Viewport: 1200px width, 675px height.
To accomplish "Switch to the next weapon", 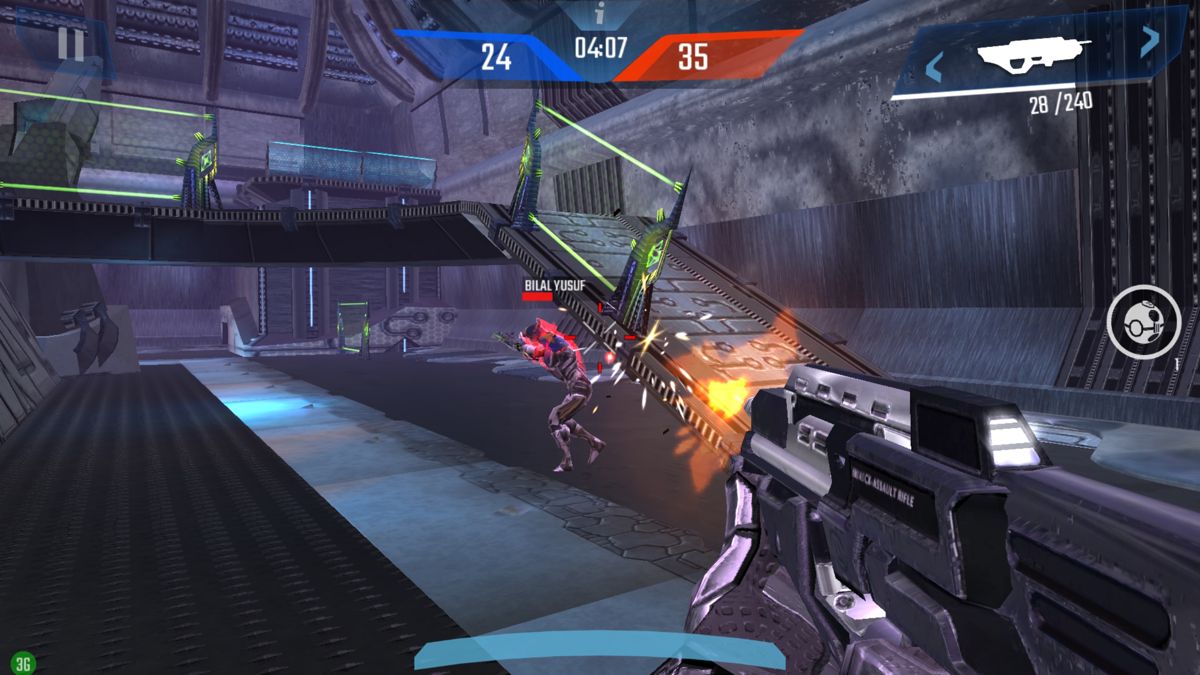I will click(1150, 40).
